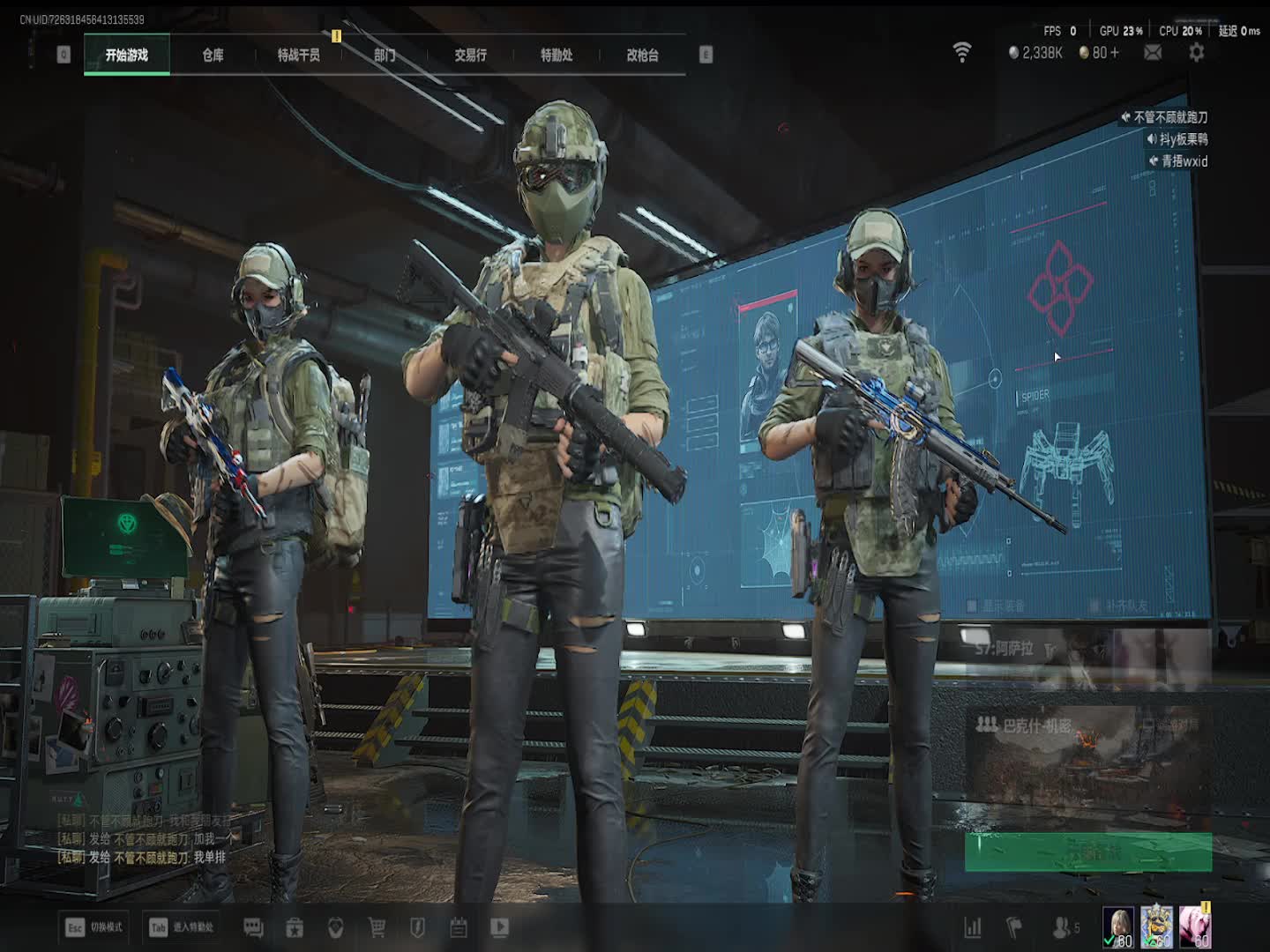Switch to the 改枪台 gunsmith tab

click(642, 55)
